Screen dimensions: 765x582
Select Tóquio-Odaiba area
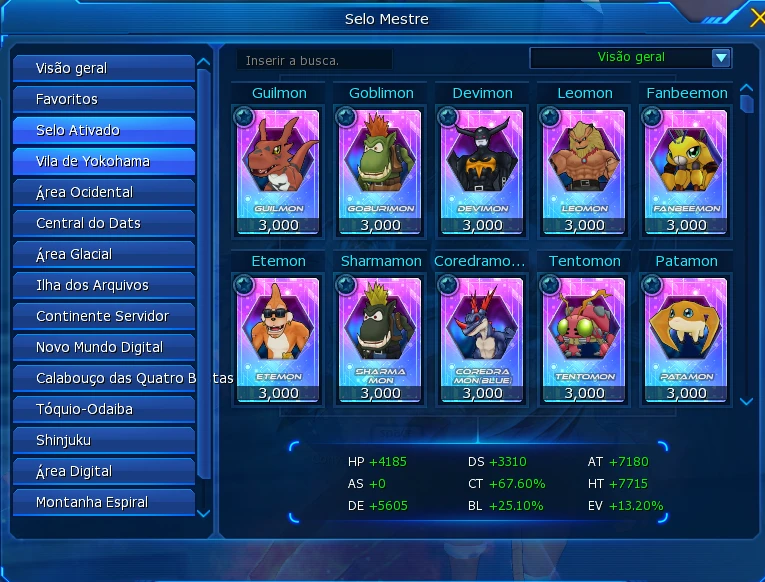tap(103, 409)
